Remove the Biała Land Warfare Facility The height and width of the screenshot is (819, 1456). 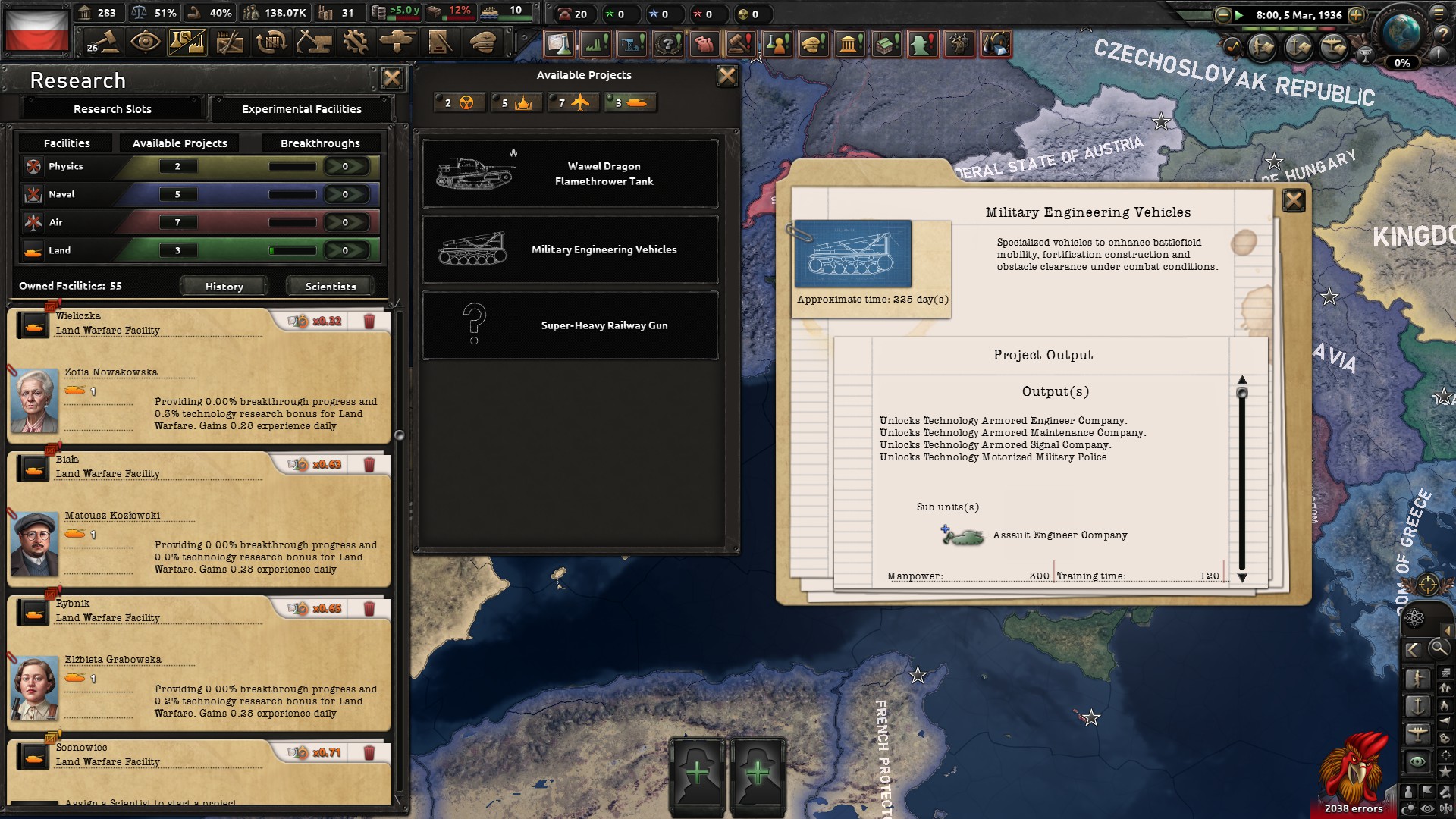click(369, 465)
